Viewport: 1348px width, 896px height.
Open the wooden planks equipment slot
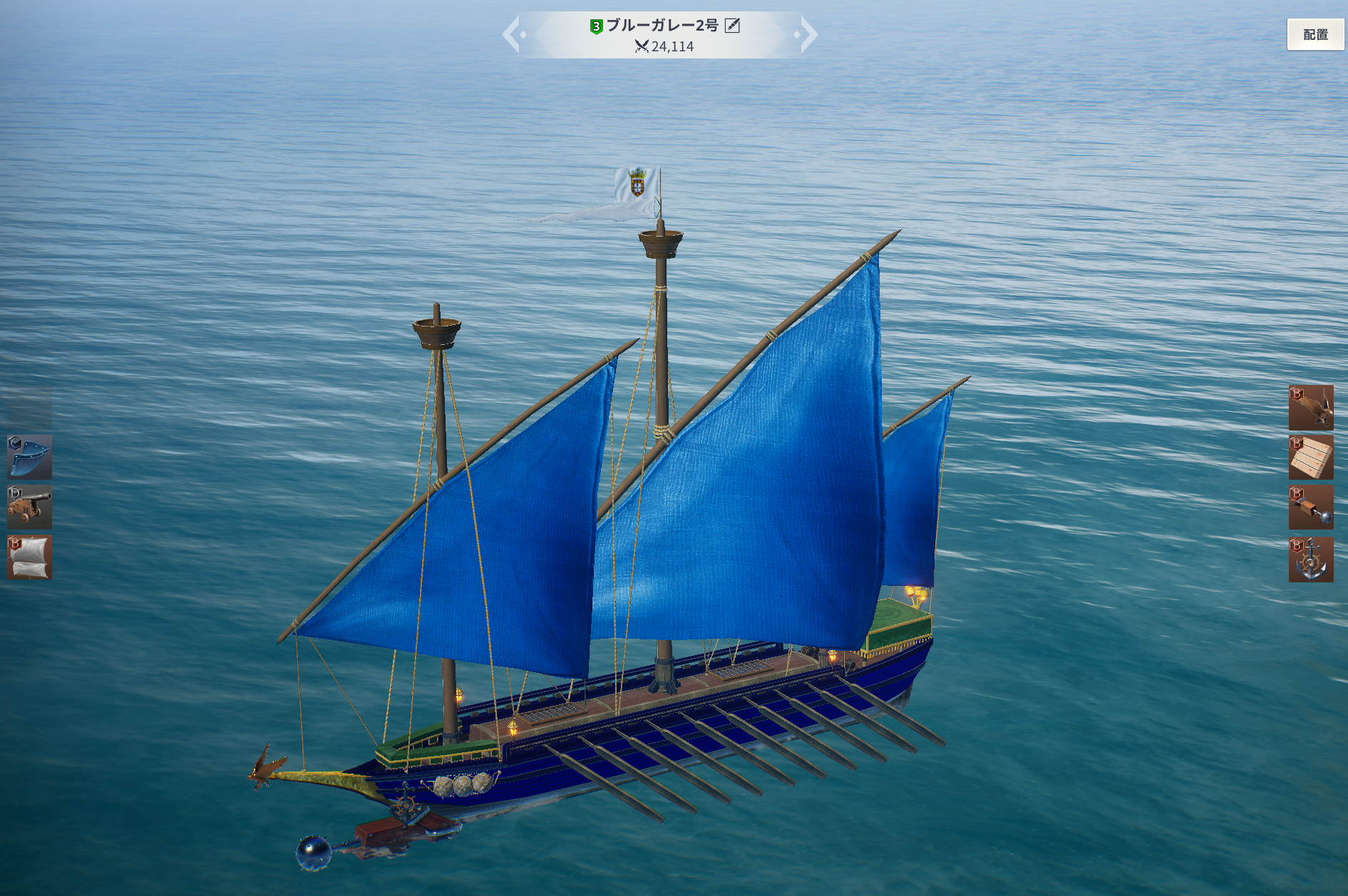(x=1310, y=457)
